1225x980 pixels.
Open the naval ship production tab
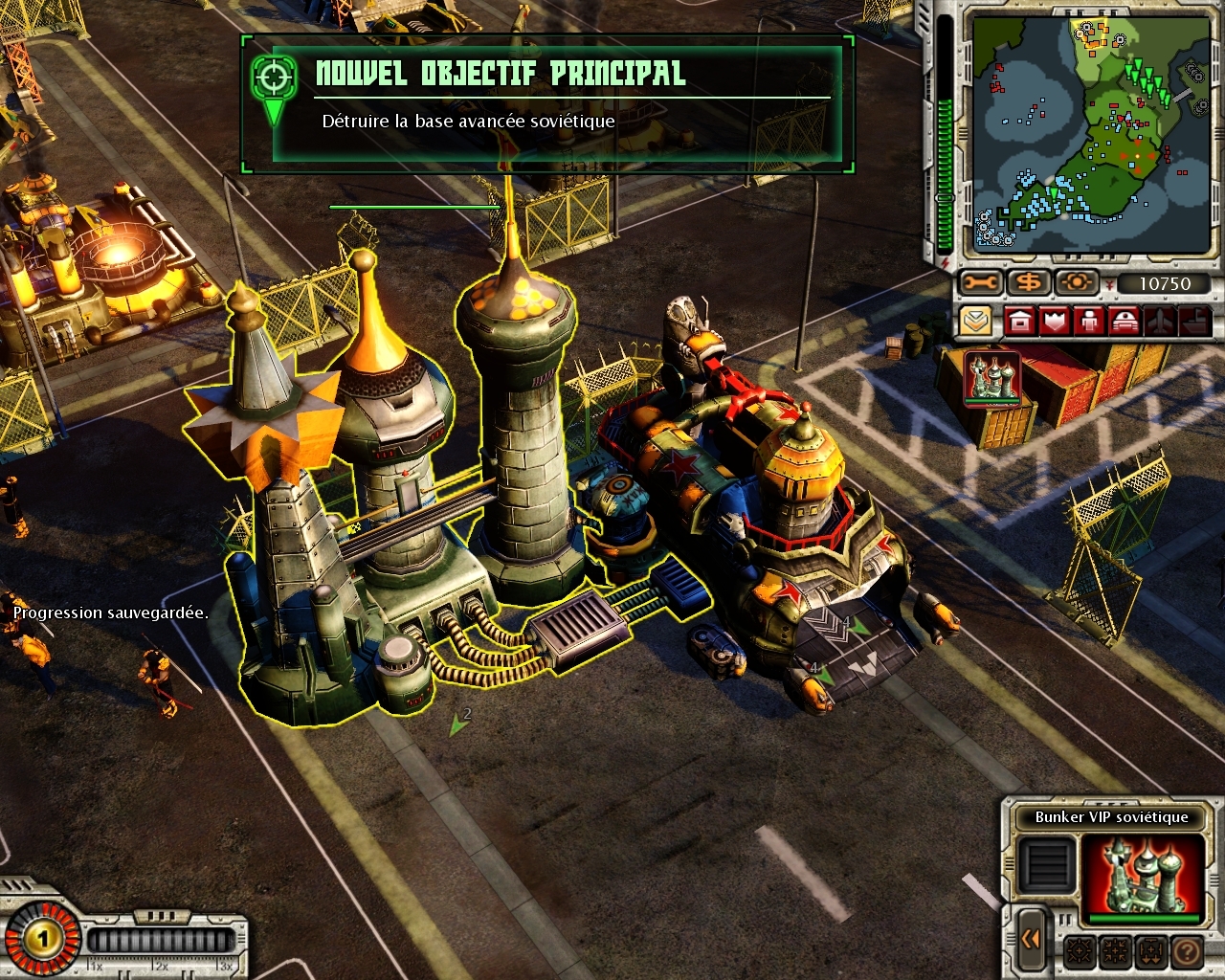(1194, 321)
